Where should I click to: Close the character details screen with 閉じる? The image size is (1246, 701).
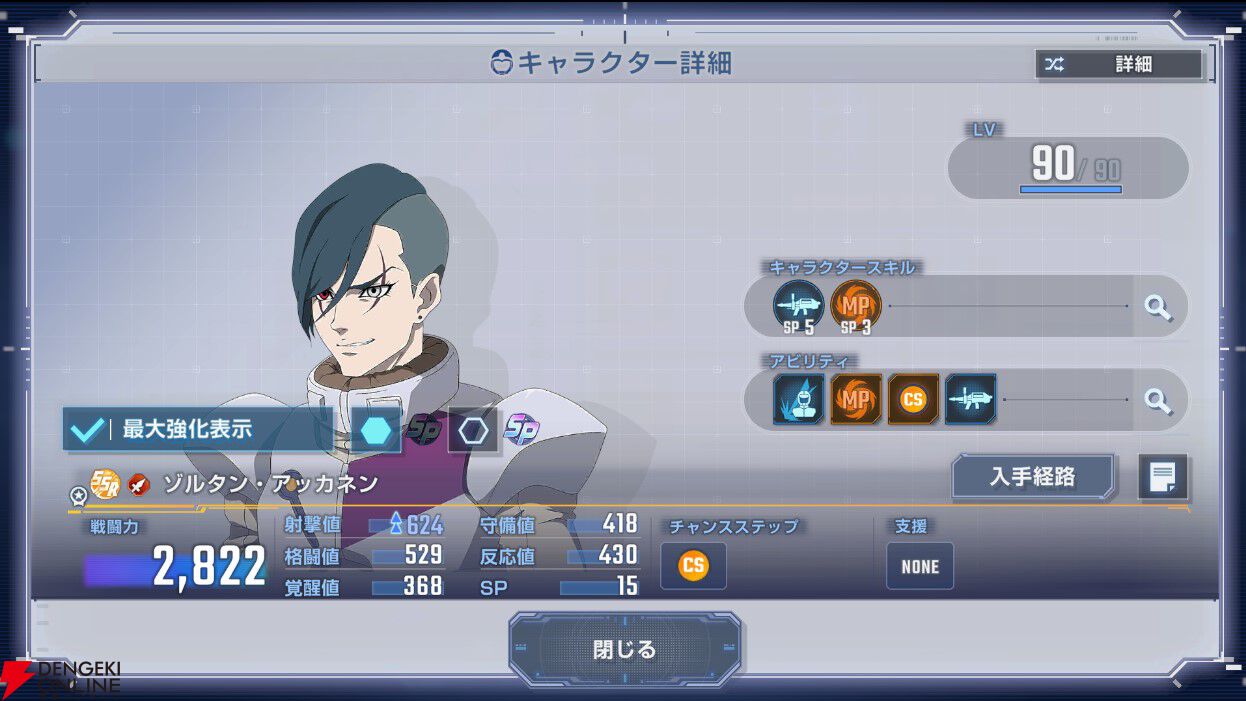(x=624, y=649)
